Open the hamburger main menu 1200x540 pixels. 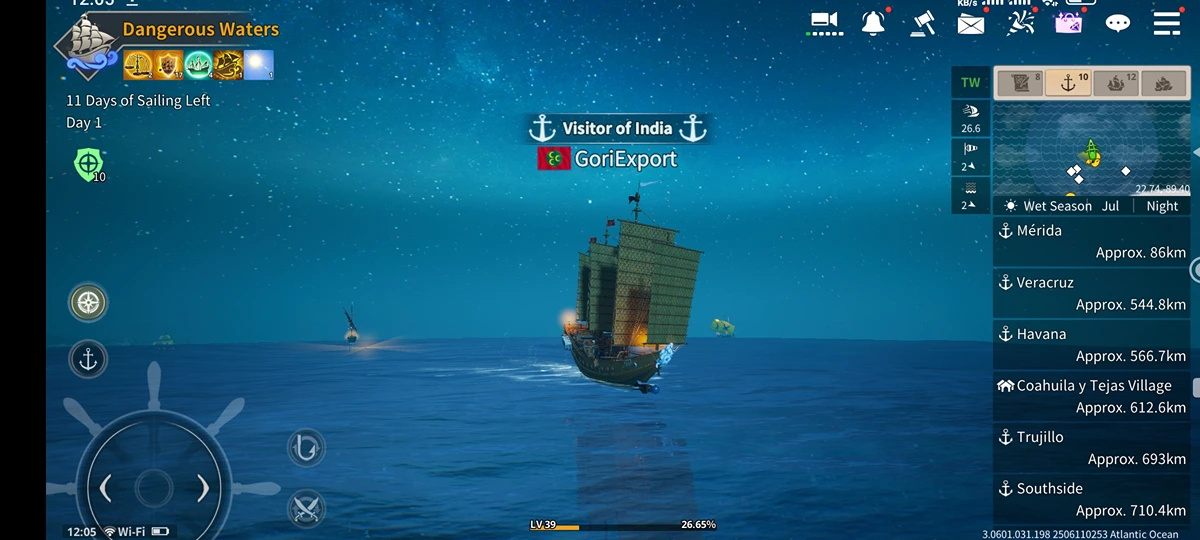tap(1167, 24)
